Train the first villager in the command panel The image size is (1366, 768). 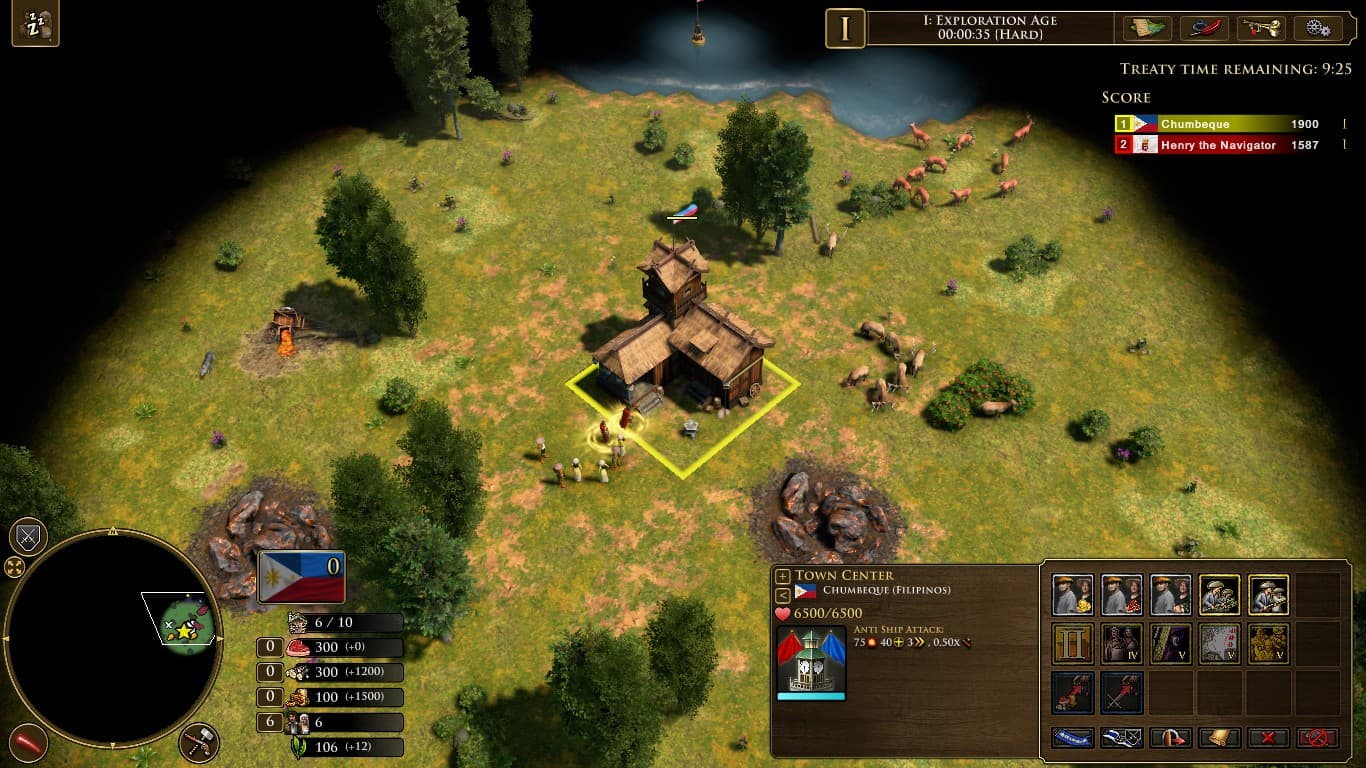tap(1072, 595)
